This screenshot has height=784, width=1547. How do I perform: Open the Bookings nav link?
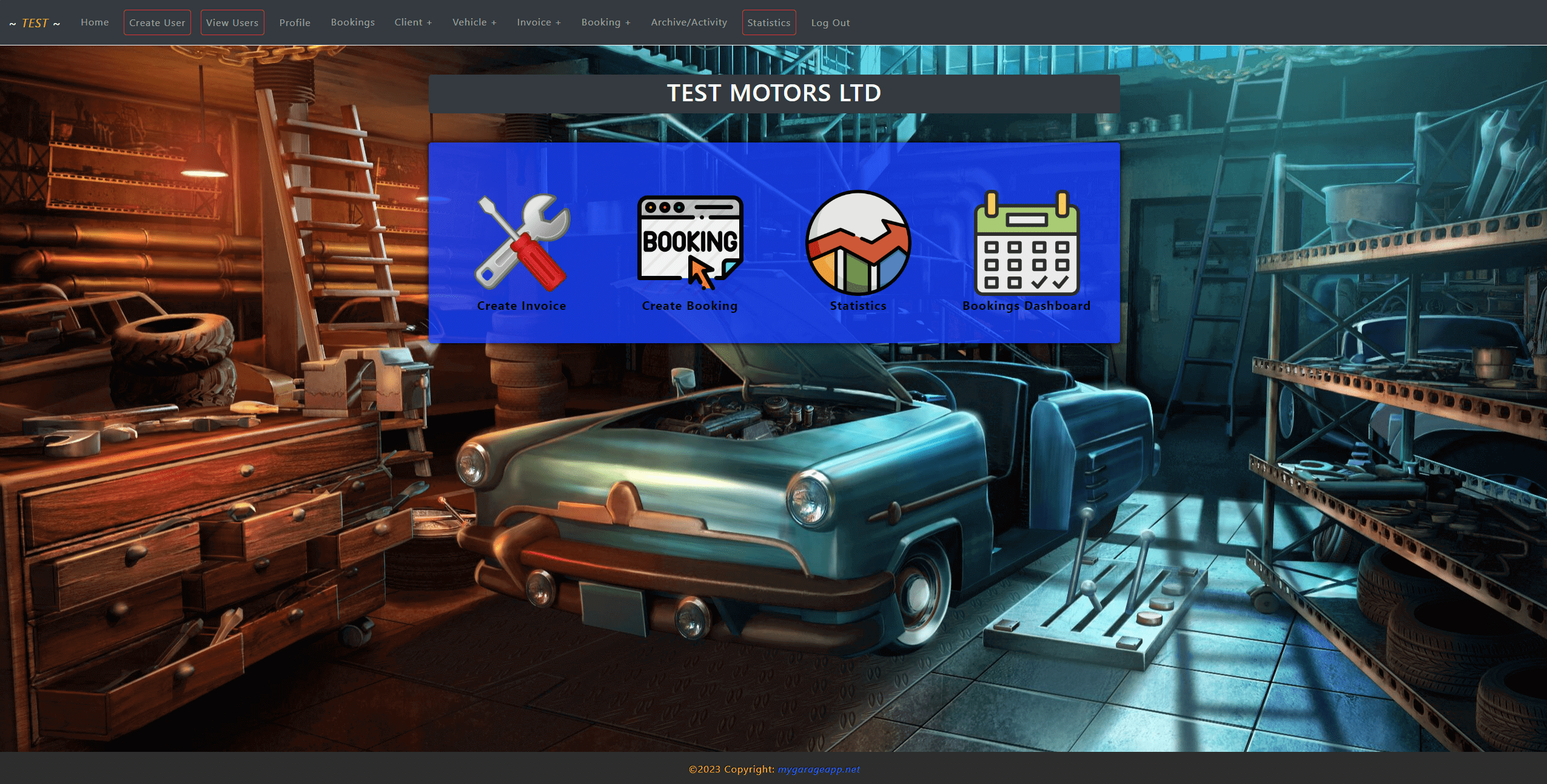click(x=352, y=22)
